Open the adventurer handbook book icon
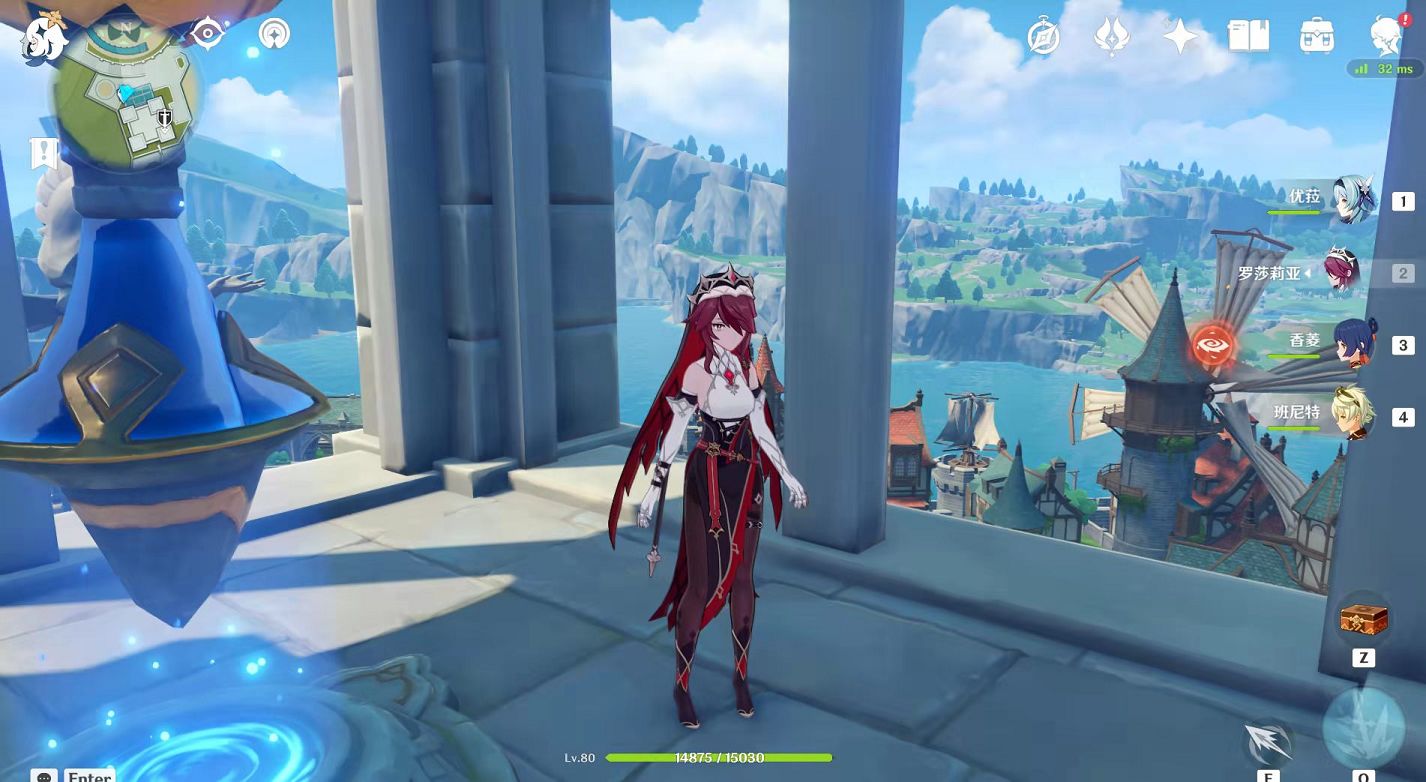1426x782 pixels. (x=1248, y=37)
